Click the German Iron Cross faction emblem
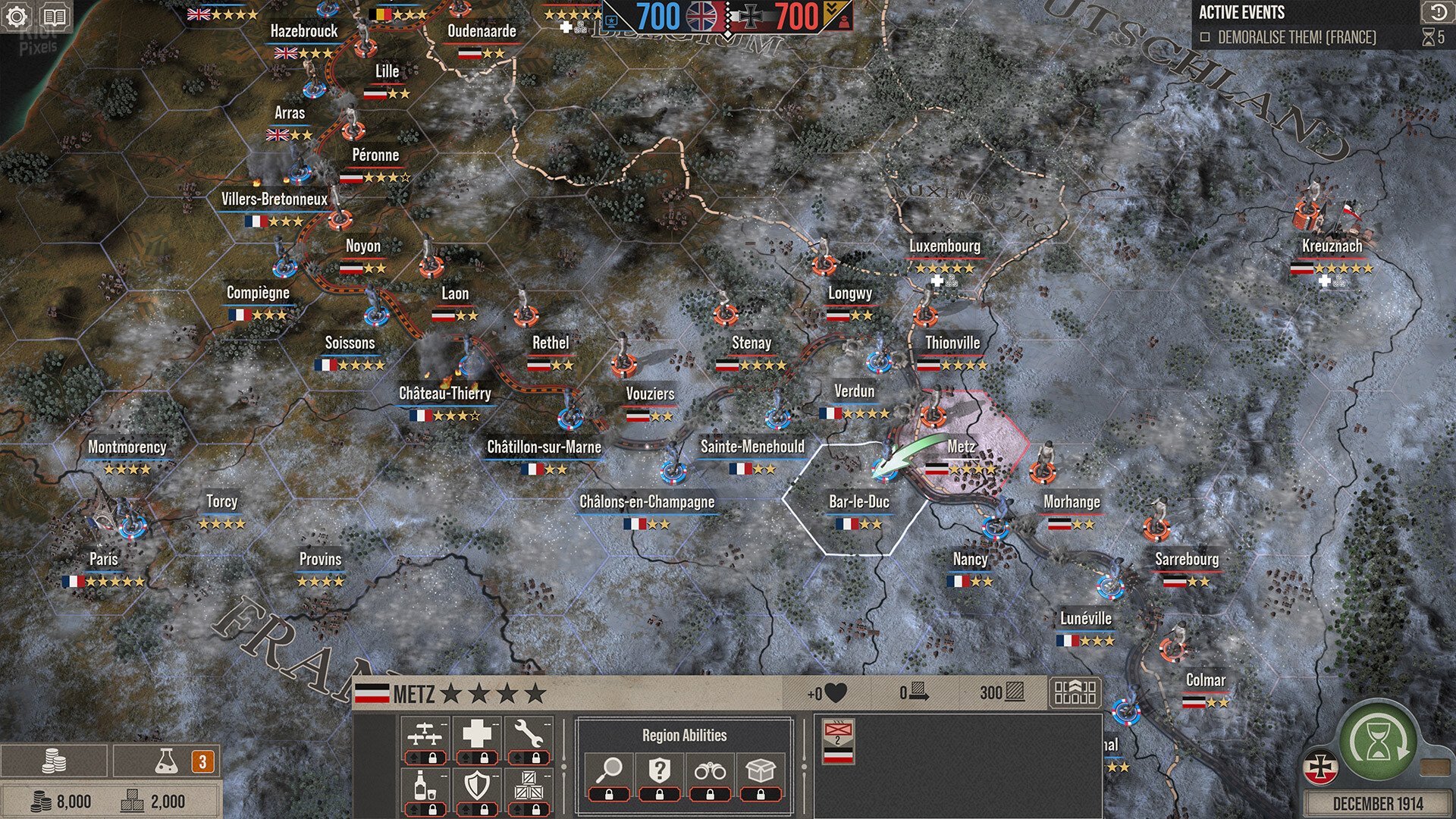Screen dimensions: 1456x819 pyautogui.click(x=1320, y=767)
